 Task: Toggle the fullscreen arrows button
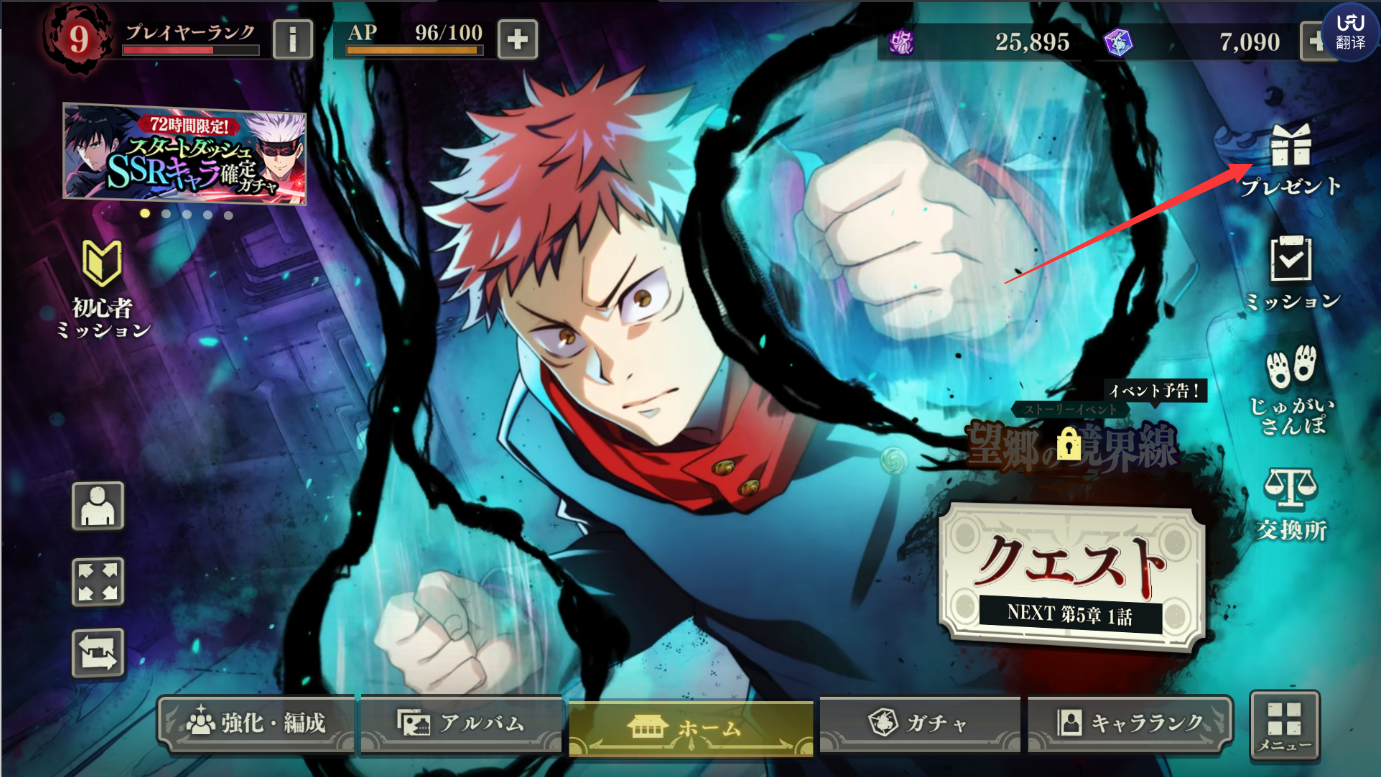[x=98, y=581]
